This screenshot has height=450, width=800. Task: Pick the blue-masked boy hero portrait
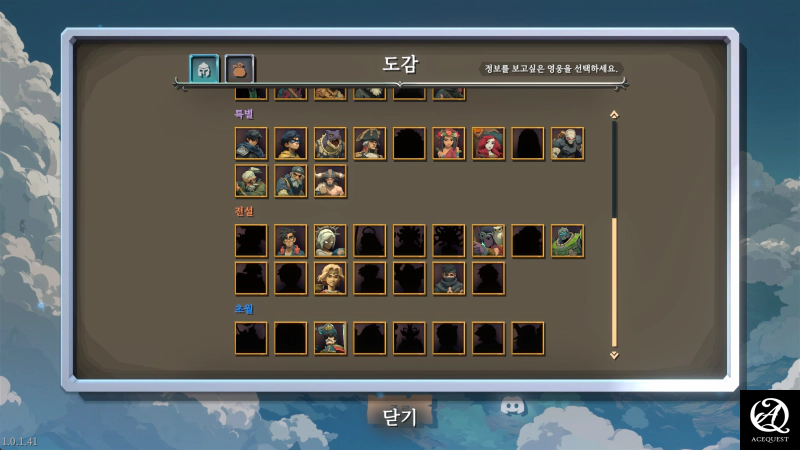[291, 144]
